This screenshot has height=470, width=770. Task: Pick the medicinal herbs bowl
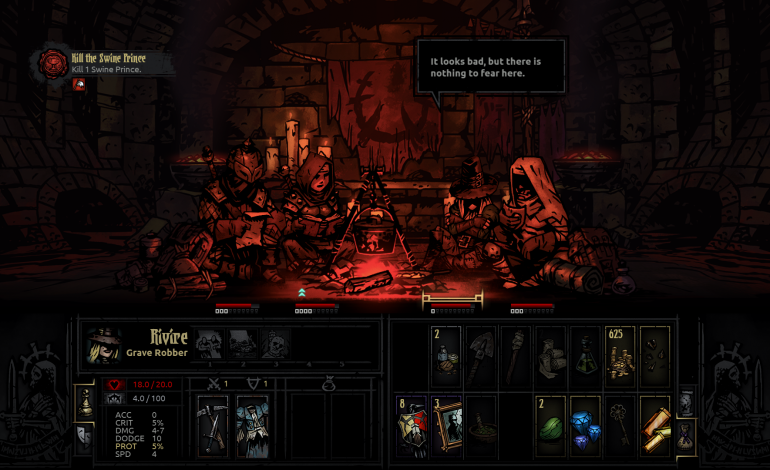[482, 424]
